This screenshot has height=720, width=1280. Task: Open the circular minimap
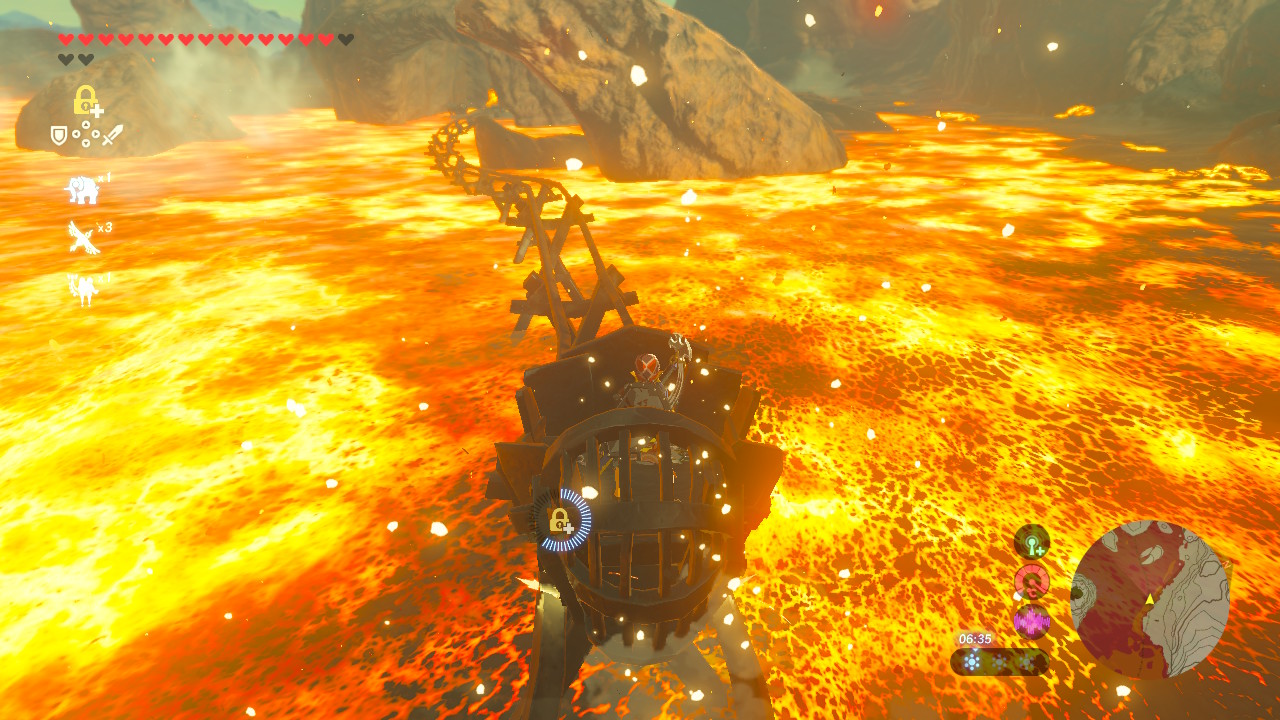coord(1149,599)
